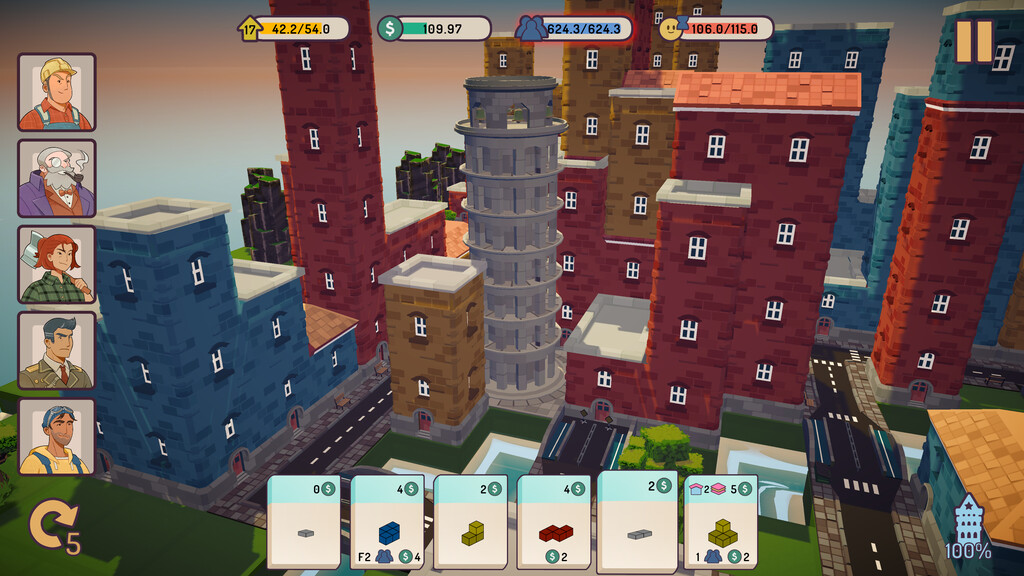Click the tower icon showing 100%

click(969, 527)
